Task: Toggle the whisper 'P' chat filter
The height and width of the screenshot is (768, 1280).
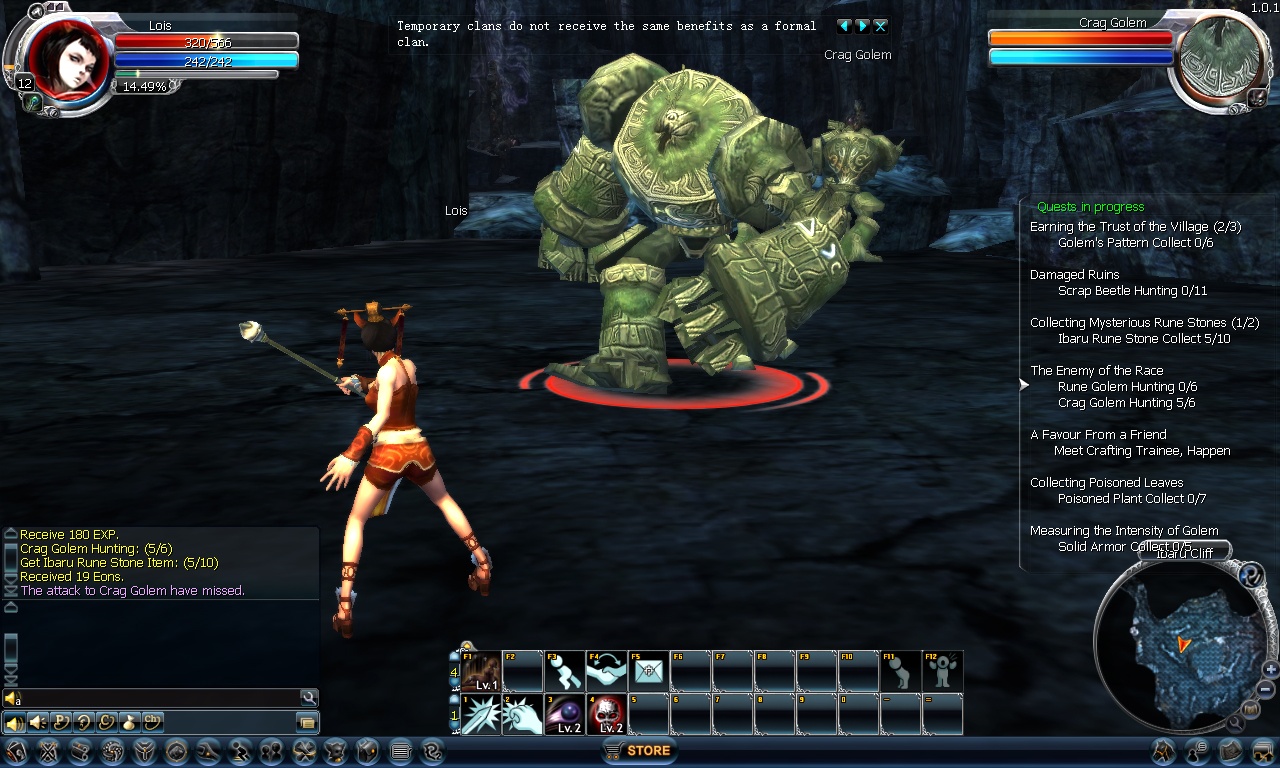Action: [61, 721]
